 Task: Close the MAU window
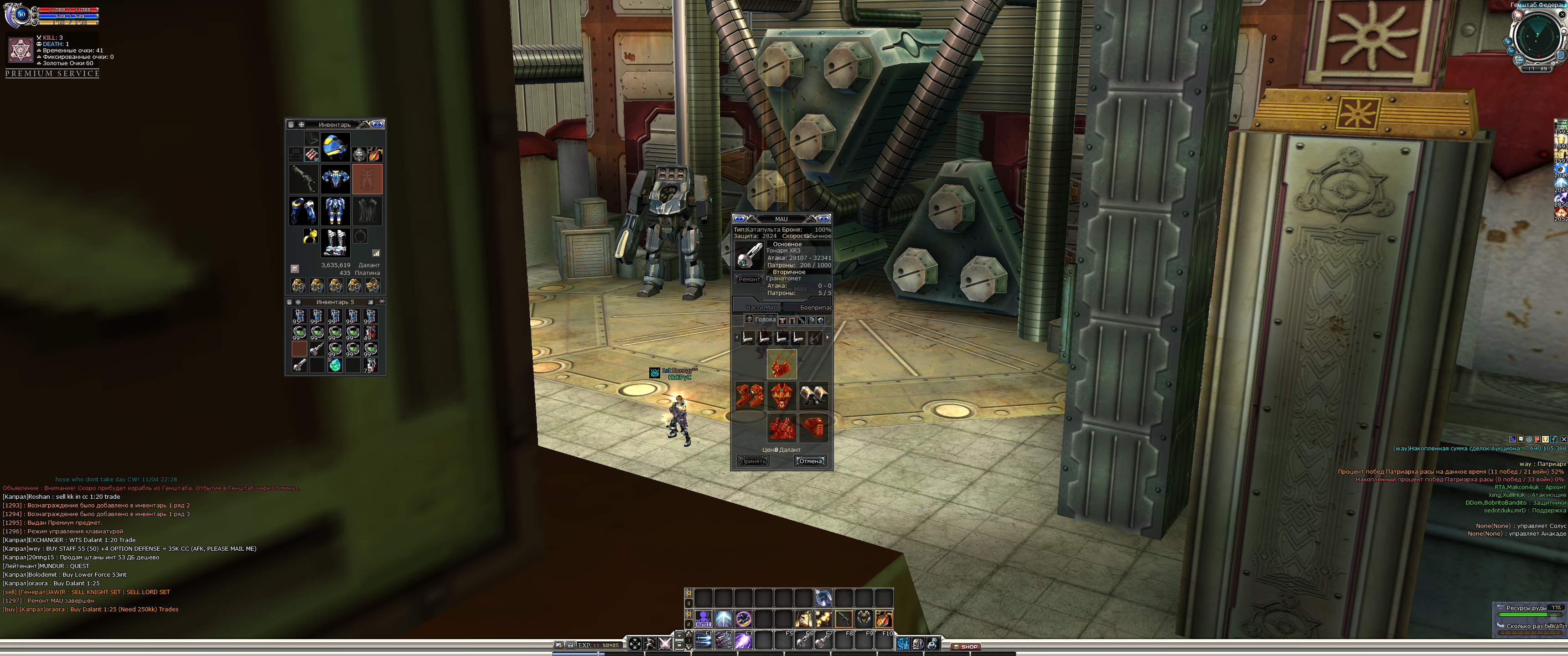823,218
